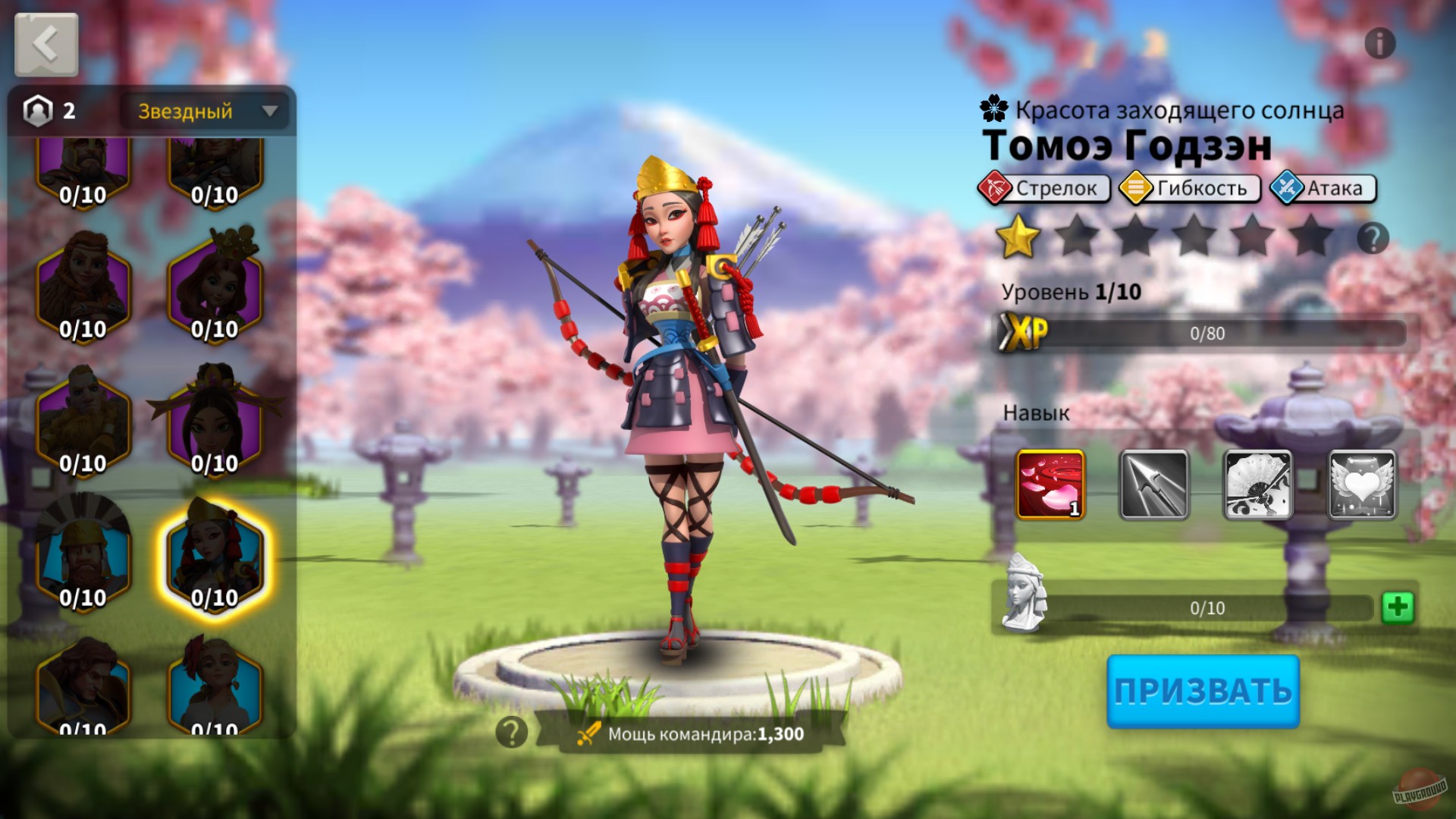This screenshot has width=1456, height=819.
Task: Select the arrowhead skill icon
Action: [1153, 483]
